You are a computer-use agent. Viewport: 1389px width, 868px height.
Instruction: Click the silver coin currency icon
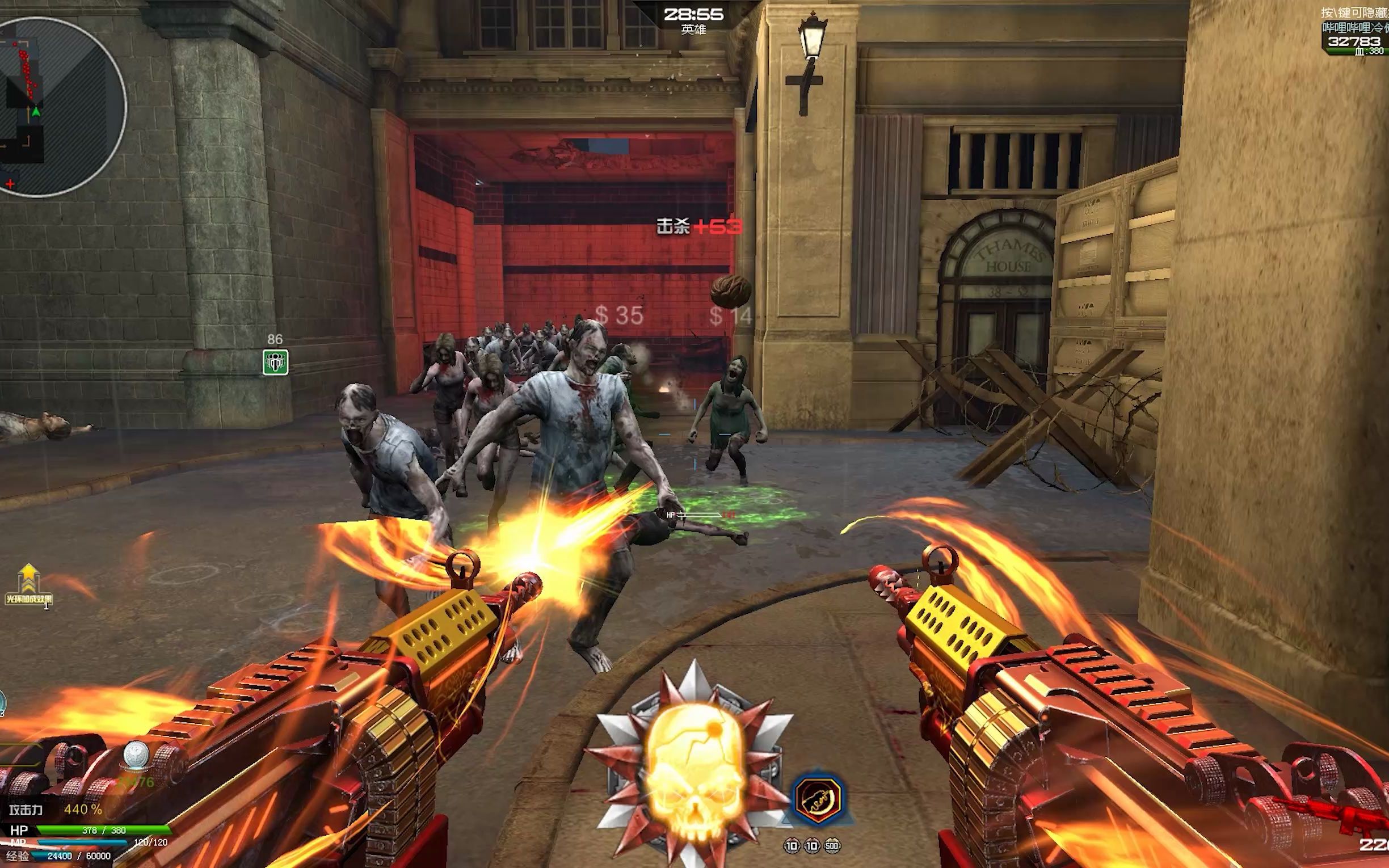[137, 754]
